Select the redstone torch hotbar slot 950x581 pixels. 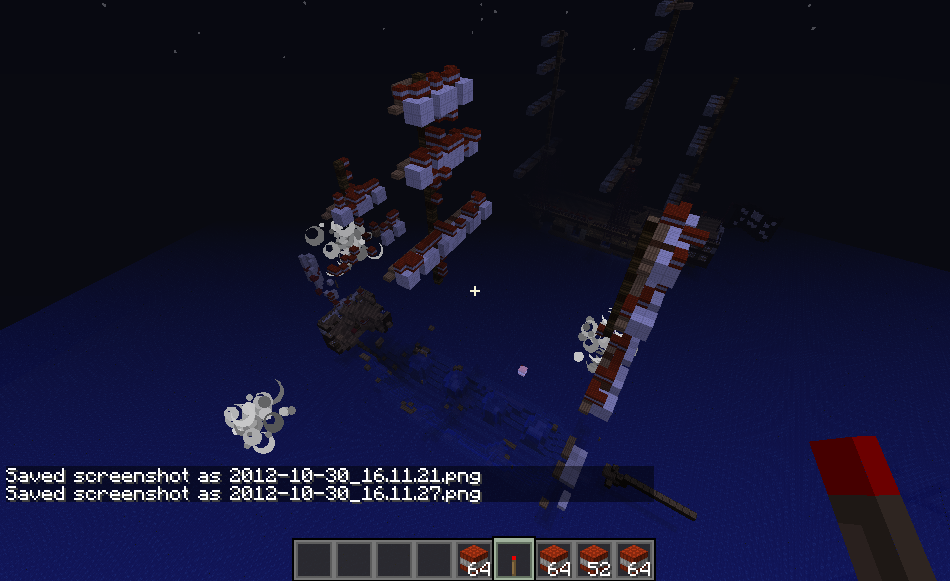coord(514,559)
